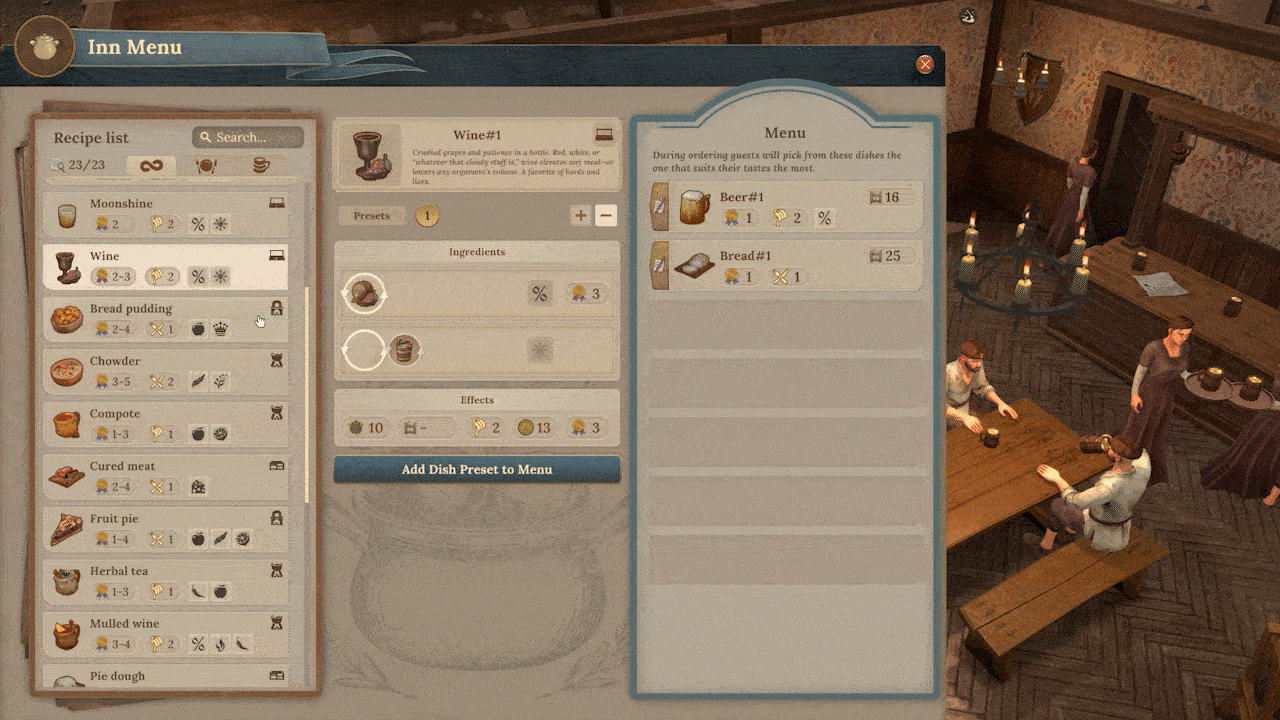Switch to the food dish filter tab
Viewport: 1280px width, 720px height.
coord(206,166)
